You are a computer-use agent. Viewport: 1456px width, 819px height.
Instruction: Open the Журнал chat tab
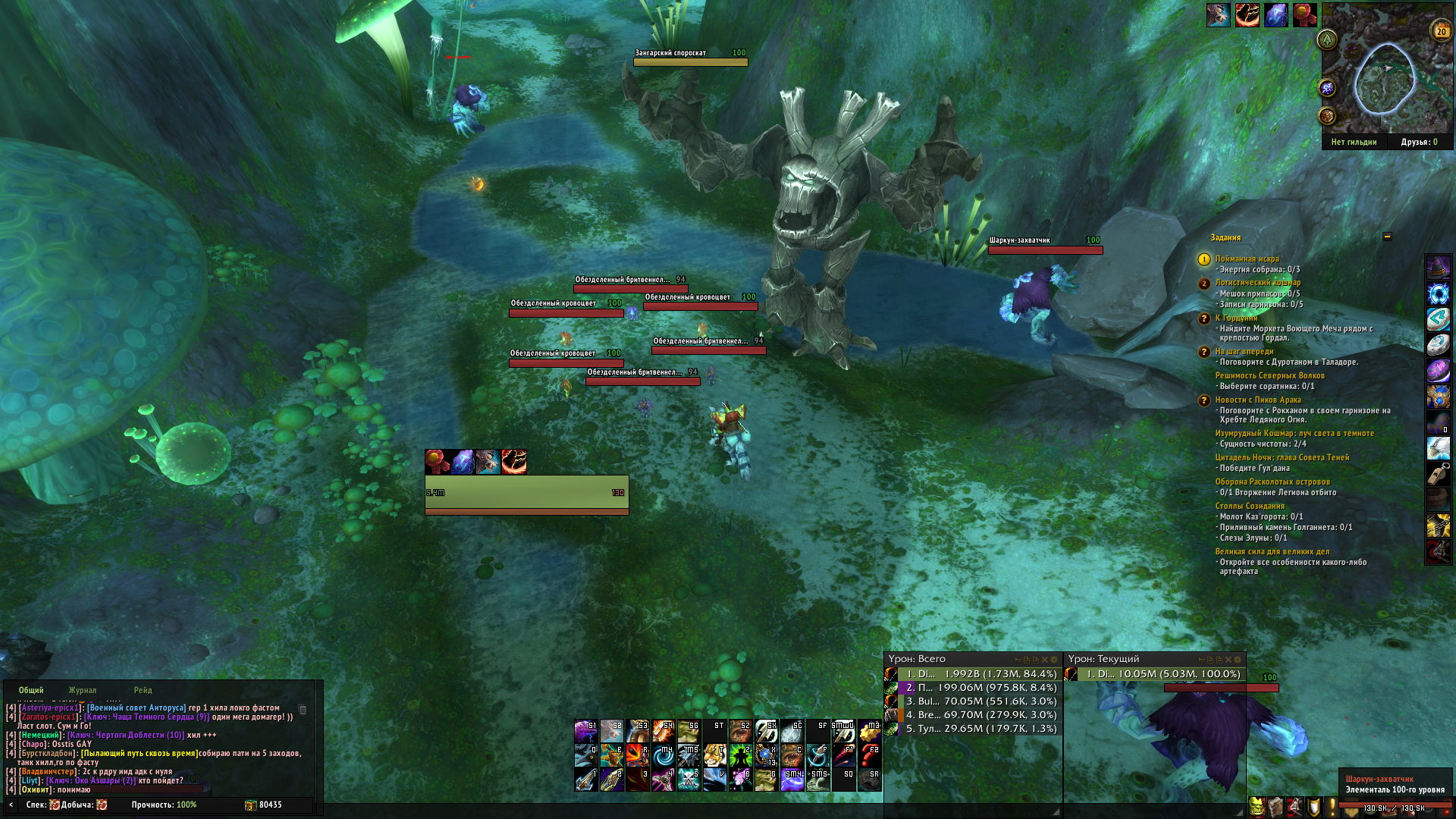pos(83,690)
